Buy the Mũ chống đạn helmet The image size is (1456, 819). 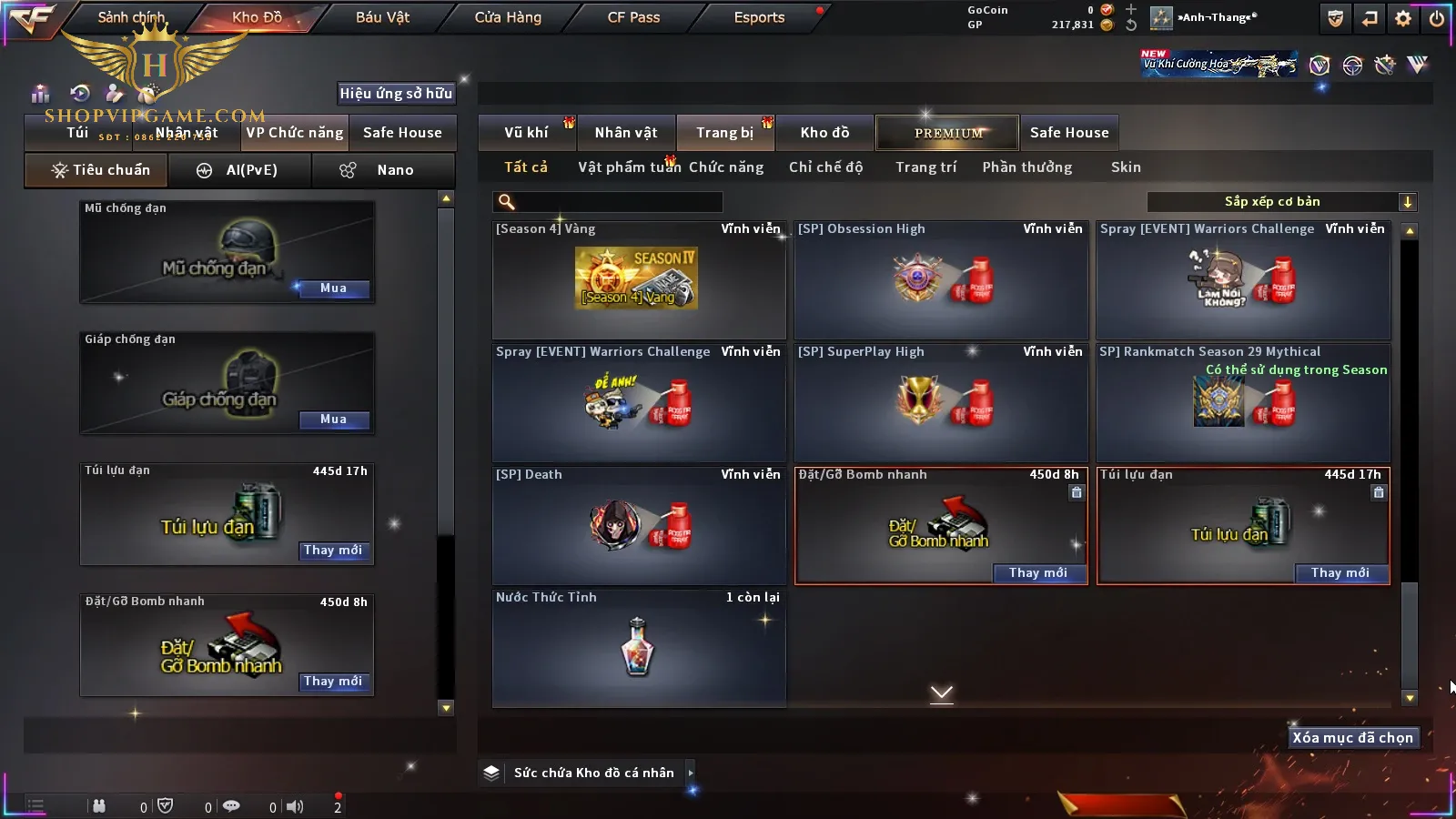(333, 288)
